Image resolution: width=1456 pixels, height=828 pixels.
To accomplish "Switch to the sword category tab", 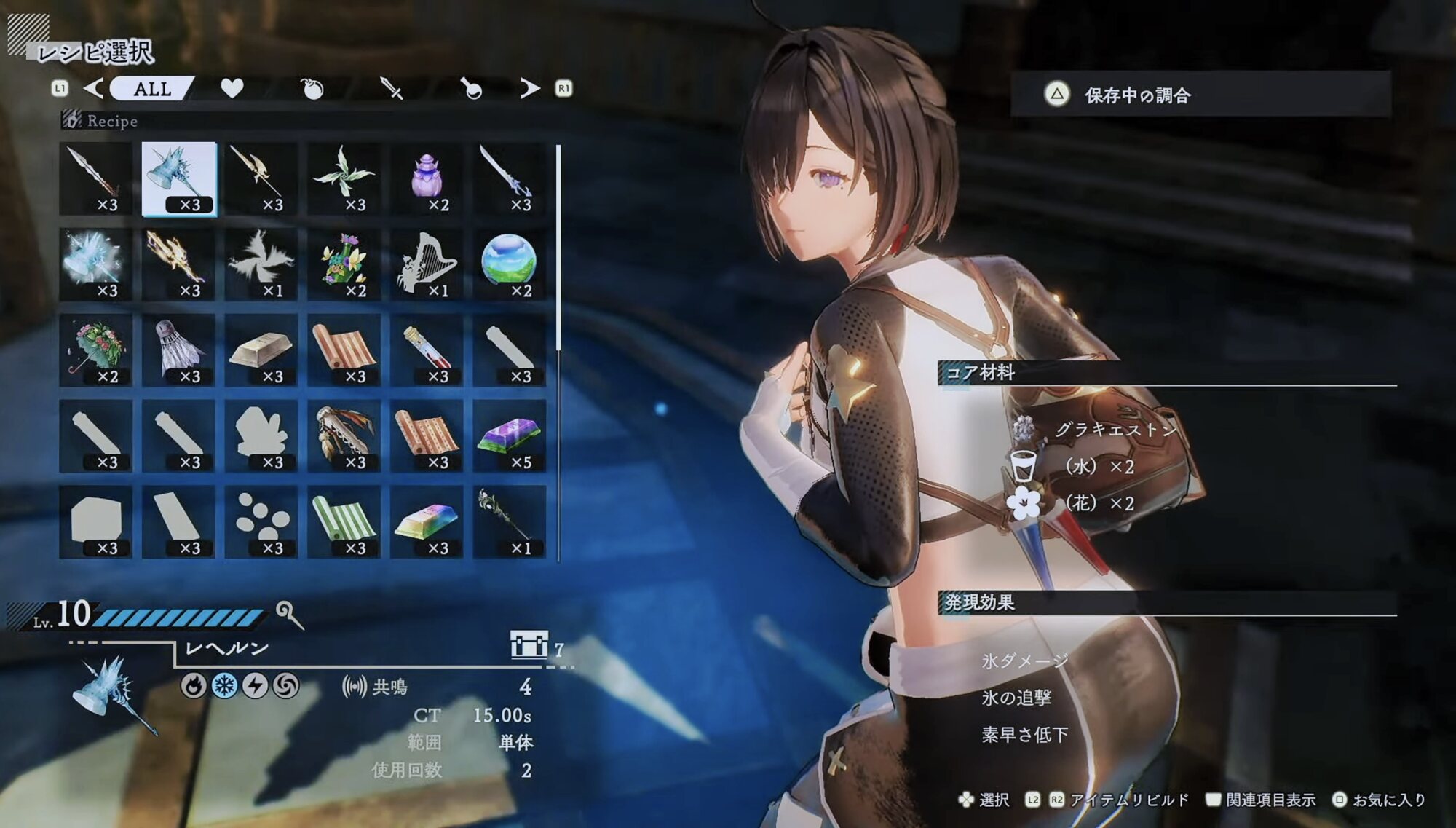I will 392,89.
